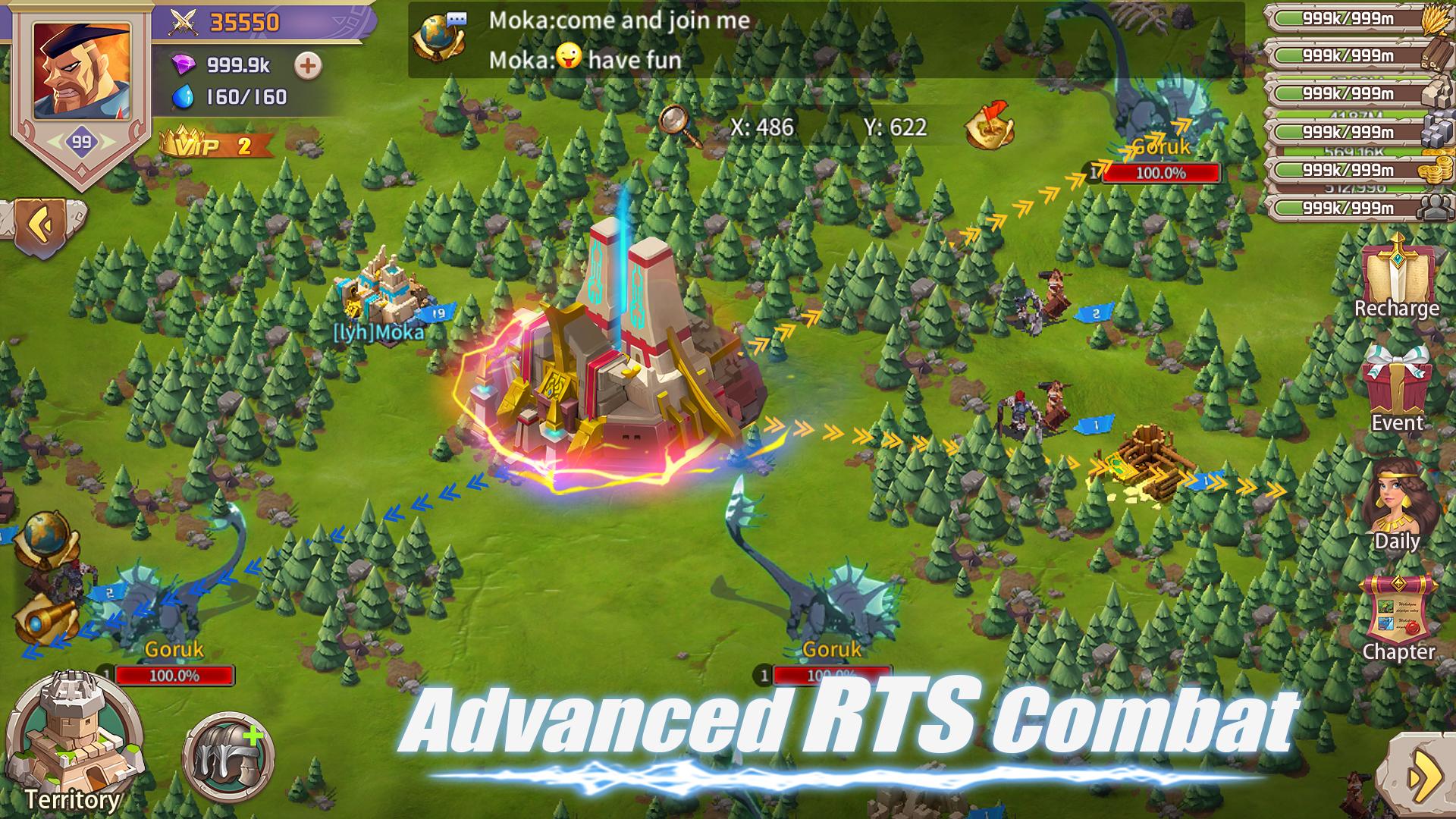This screenshot has height=819, width=1456.
Task: Open the VIP 2 status panel
Action: (205, 144)
